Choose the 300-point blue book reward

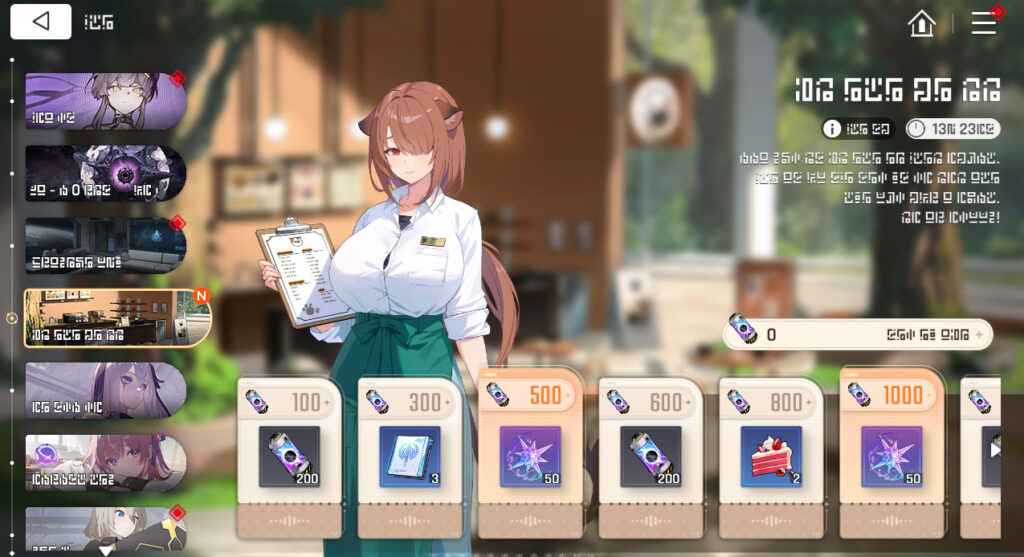coord(410,456)
